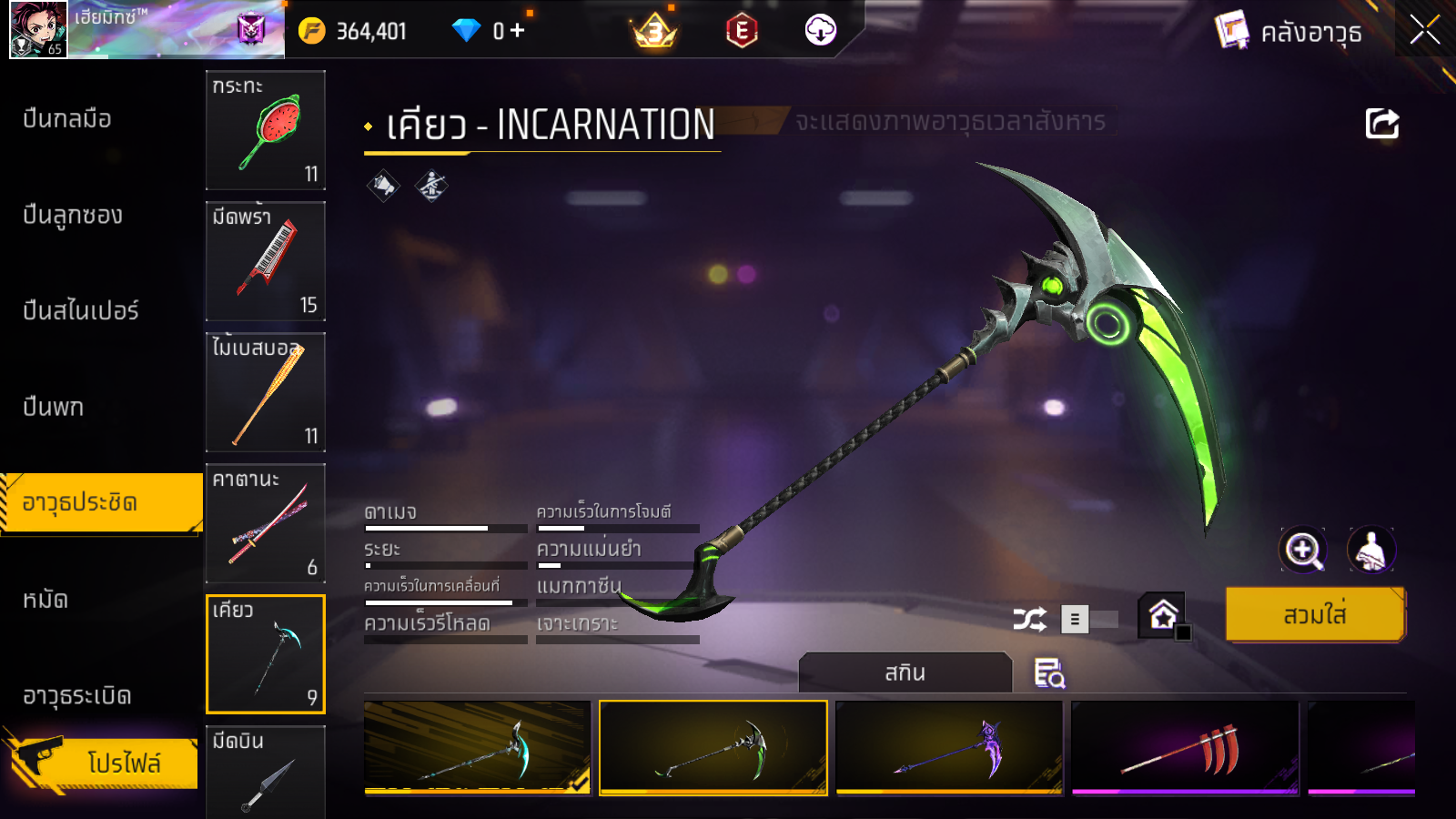Screen dimensions: 1456x819
Task: Choose the ไม้เบสบอล weapon tile
Action: (x=266, y=392)
